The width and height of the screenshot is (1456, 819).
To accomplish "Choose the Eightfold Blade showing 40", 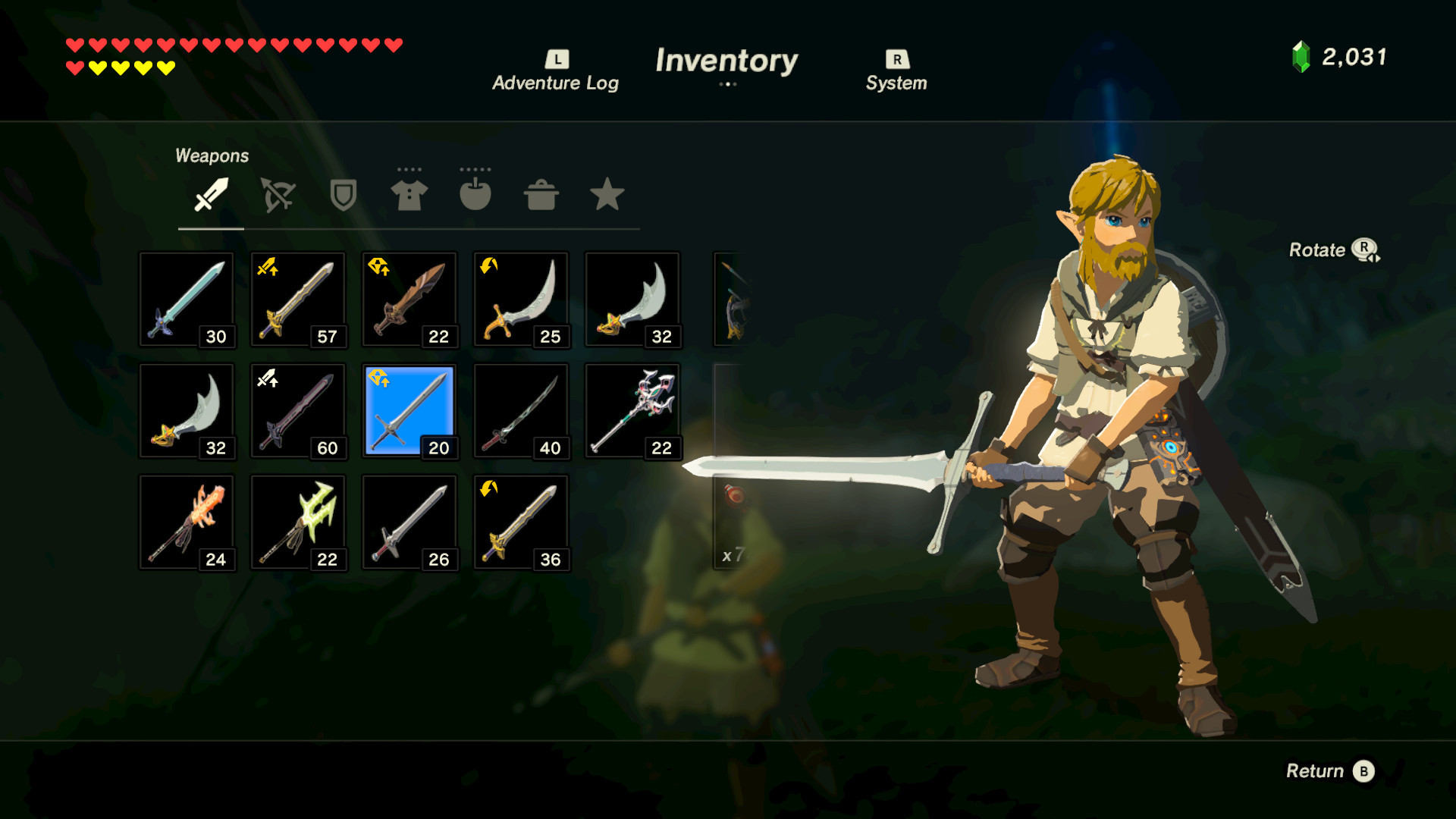I will coord(520,410).
